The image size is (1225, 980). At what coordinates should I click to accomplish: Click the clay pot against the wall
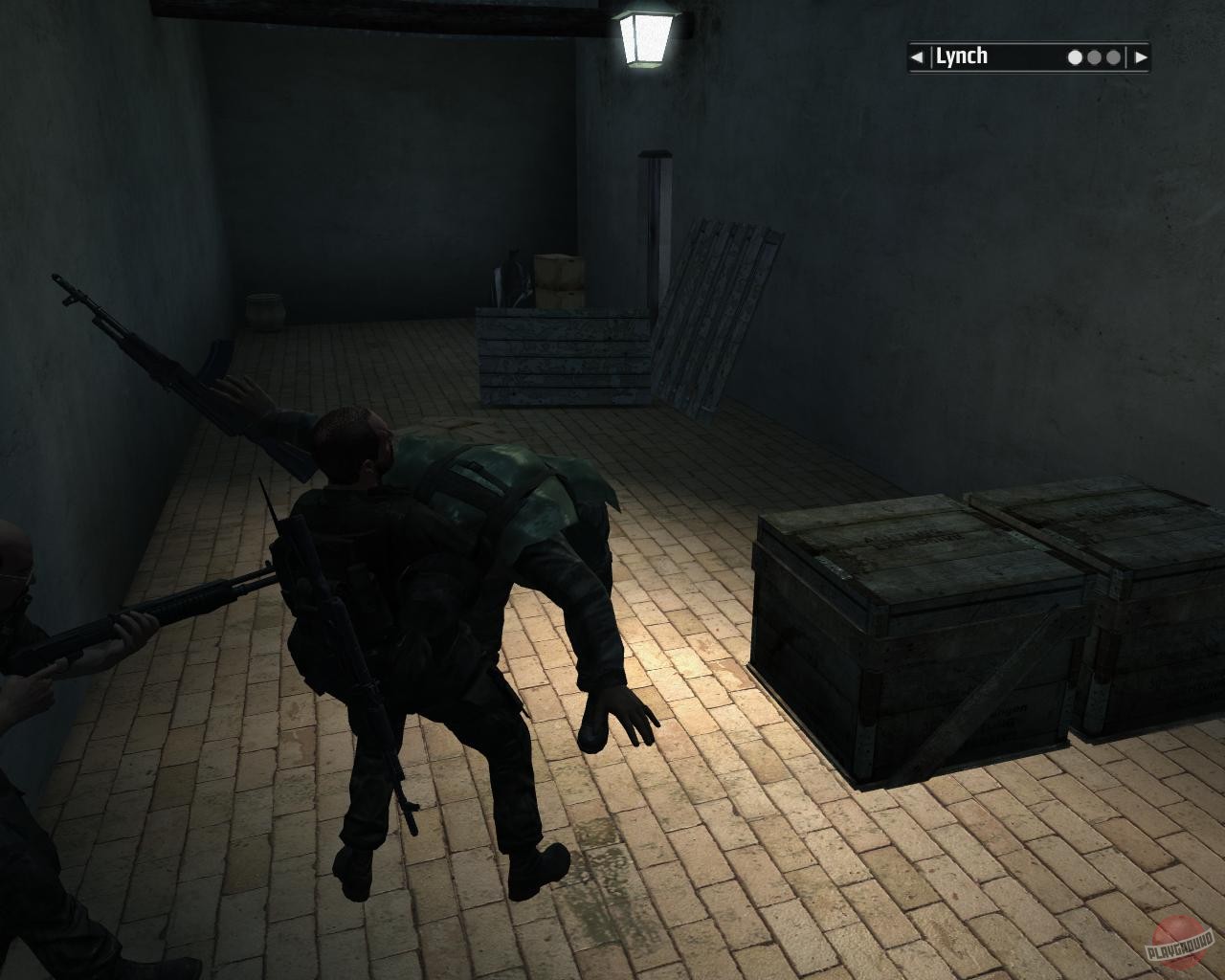point(265,307)
